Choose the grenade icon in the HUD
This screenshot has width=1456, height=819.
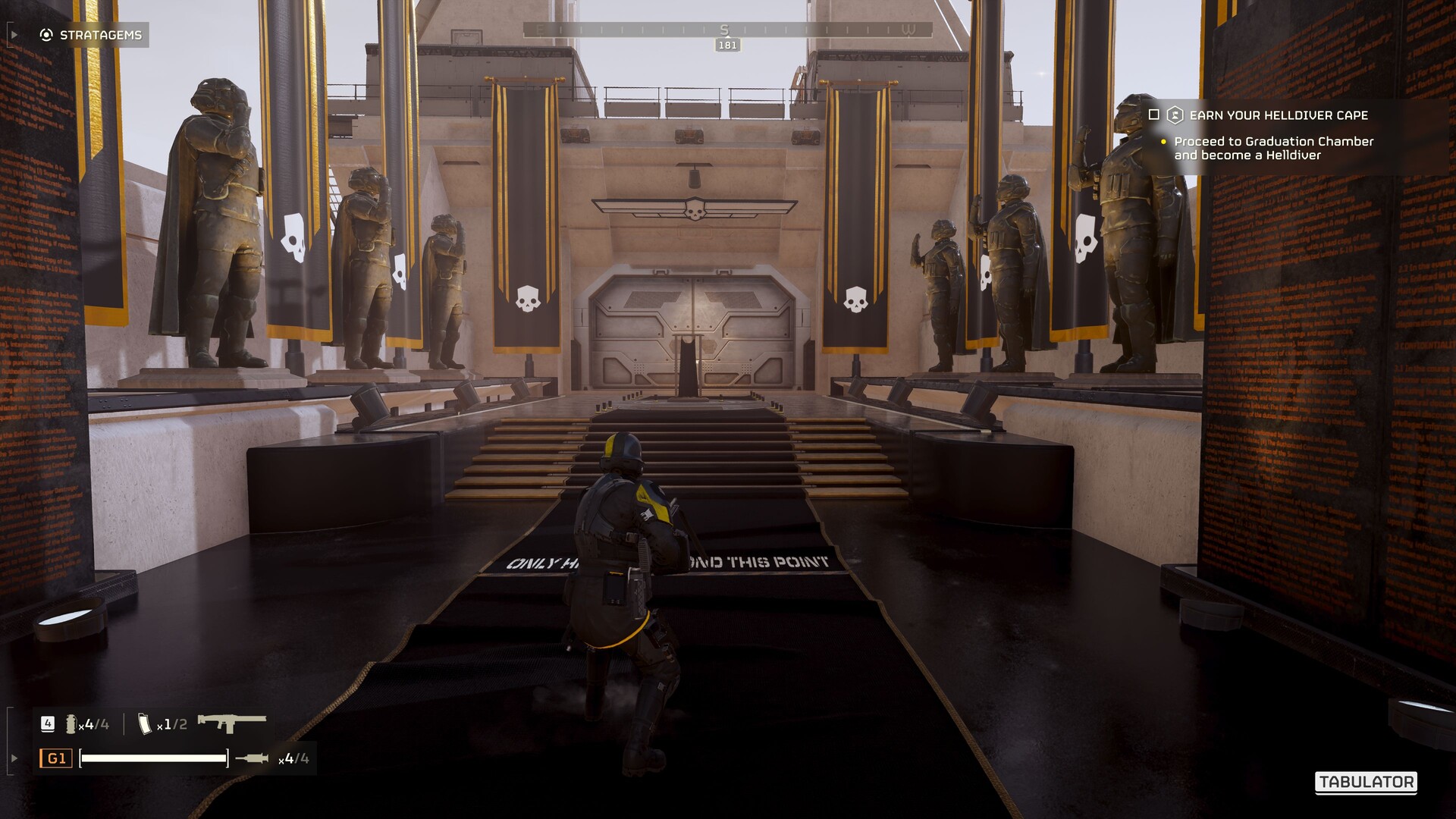pyautogui.click(x=71, y=724)
